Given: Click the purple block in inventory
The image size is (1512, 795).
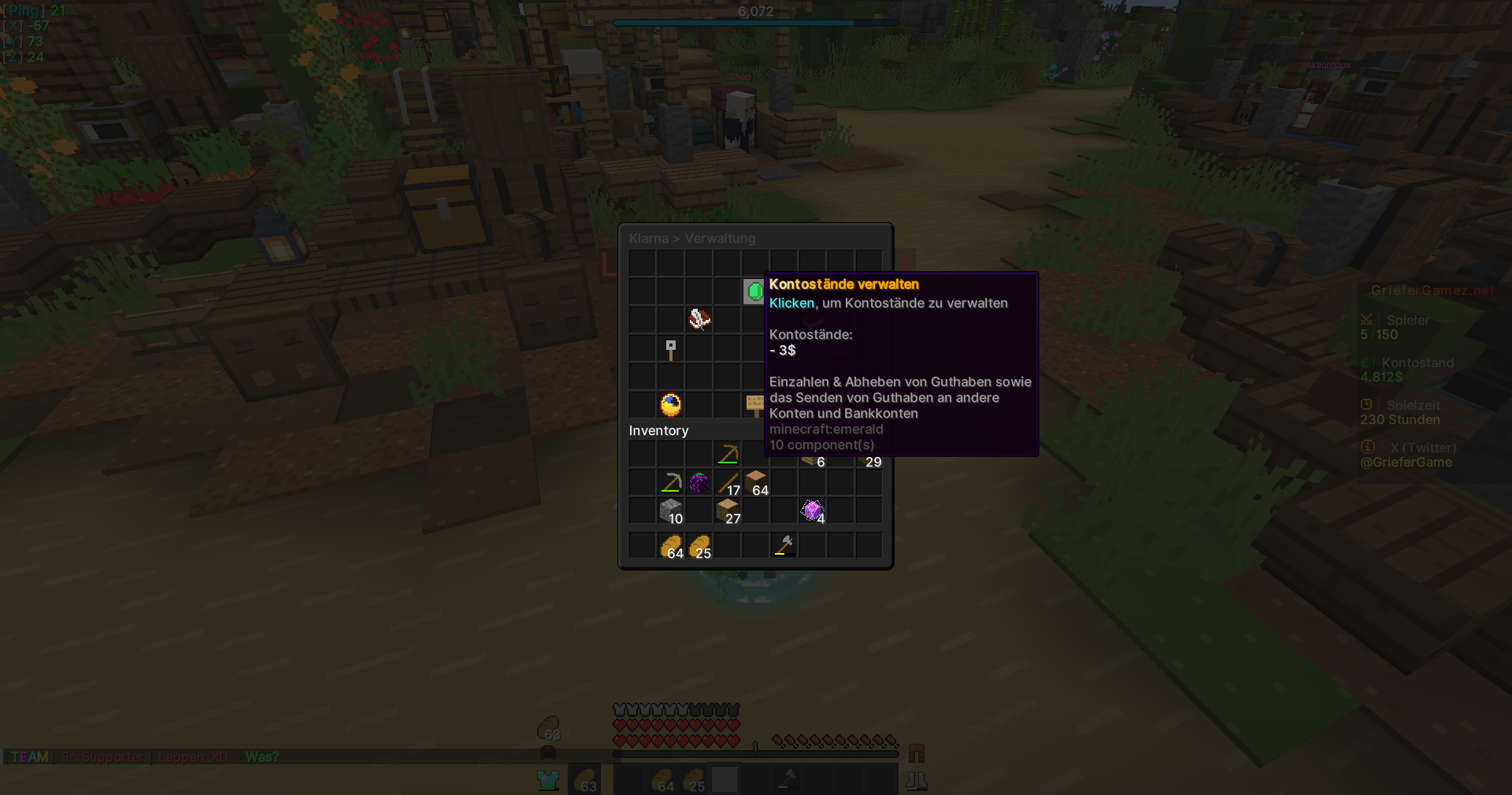Looking at the screenshot, I should click(699, 483).
